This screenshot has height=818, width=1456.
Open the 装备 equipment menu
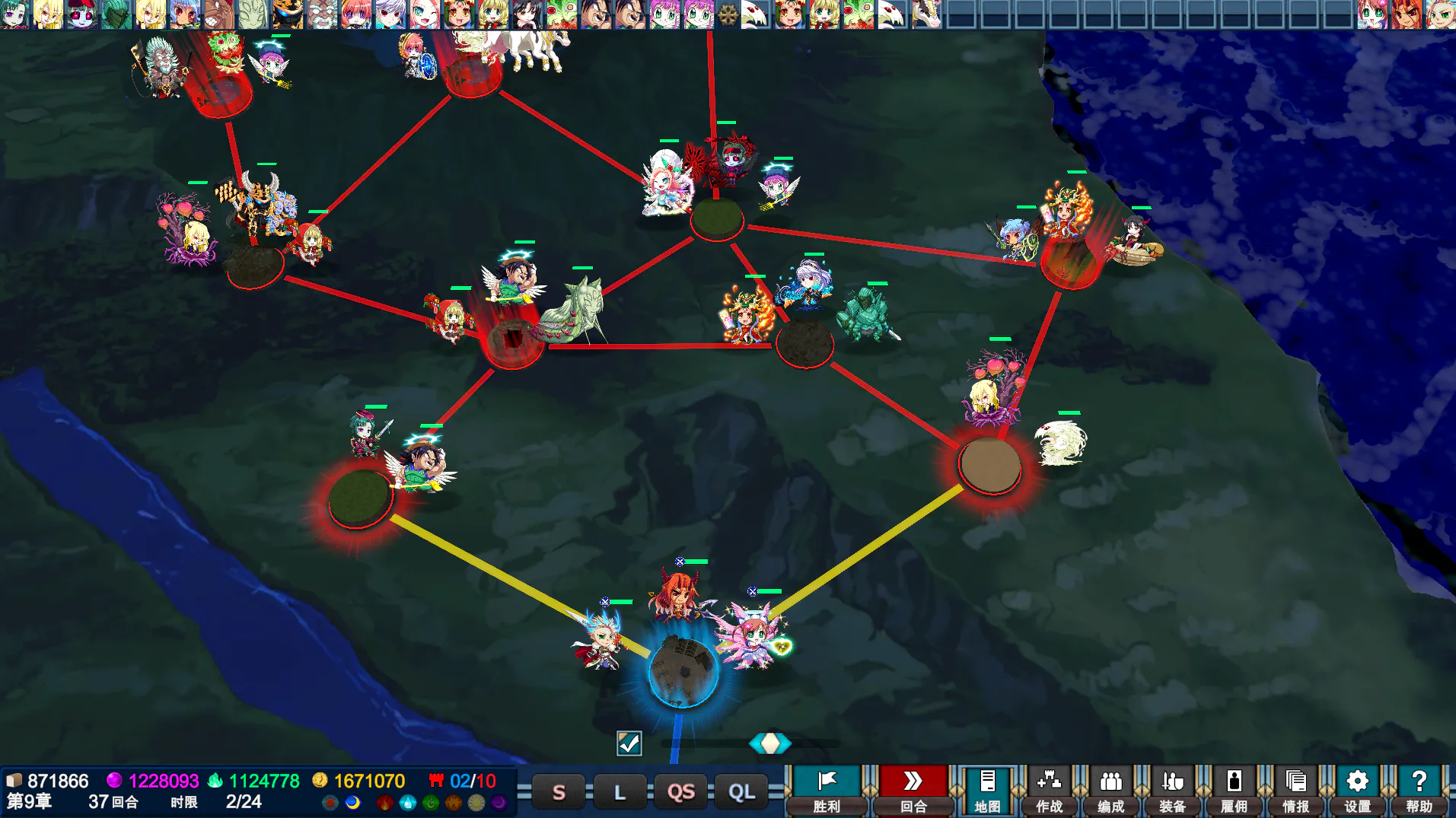tap(1172, 791)
